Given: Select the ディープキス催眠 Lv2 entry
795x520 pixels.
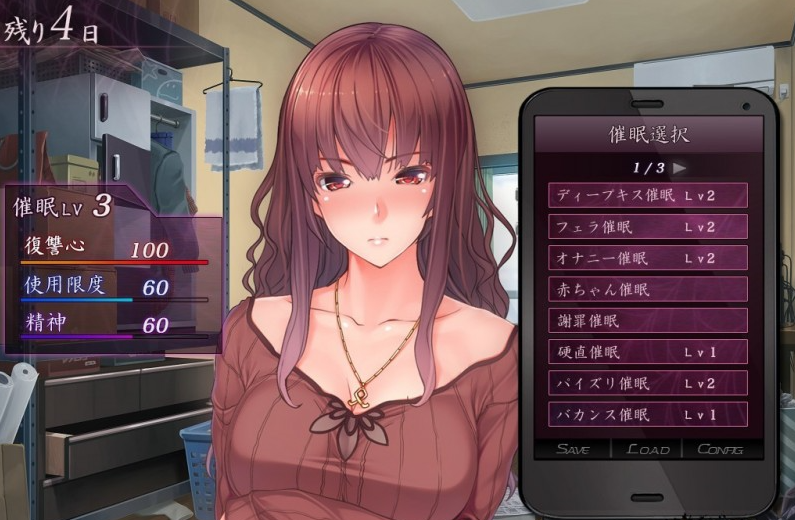Looking at the screenshot, I should coord(647,196).
